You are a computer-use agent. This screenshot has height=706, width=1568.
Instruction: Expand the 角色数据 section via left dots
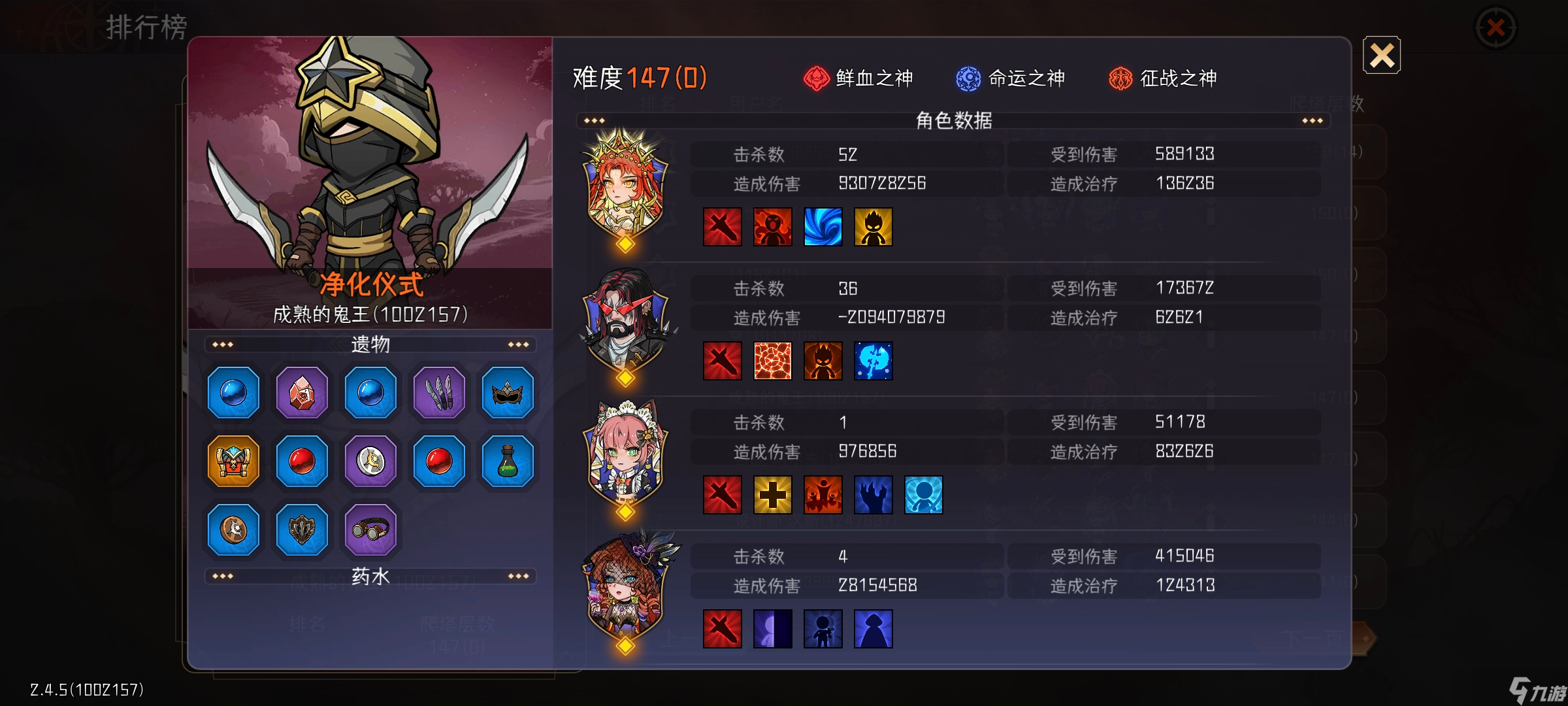(x=593, y=120)
